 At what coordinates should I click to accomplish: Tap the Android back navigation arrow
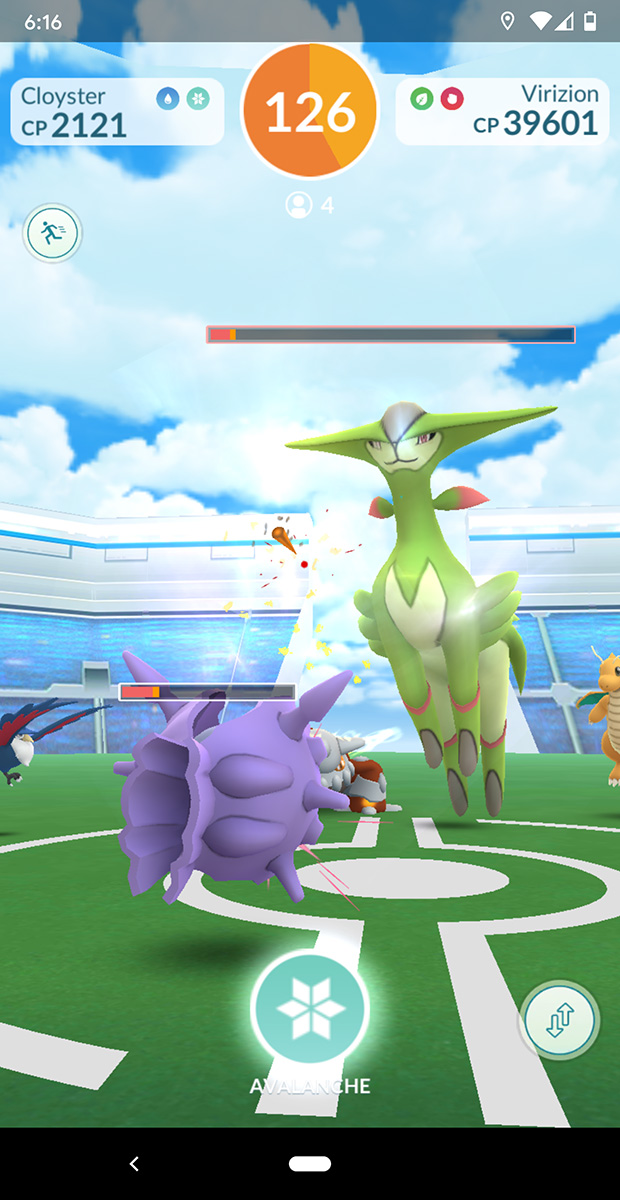coord(135,1163)
